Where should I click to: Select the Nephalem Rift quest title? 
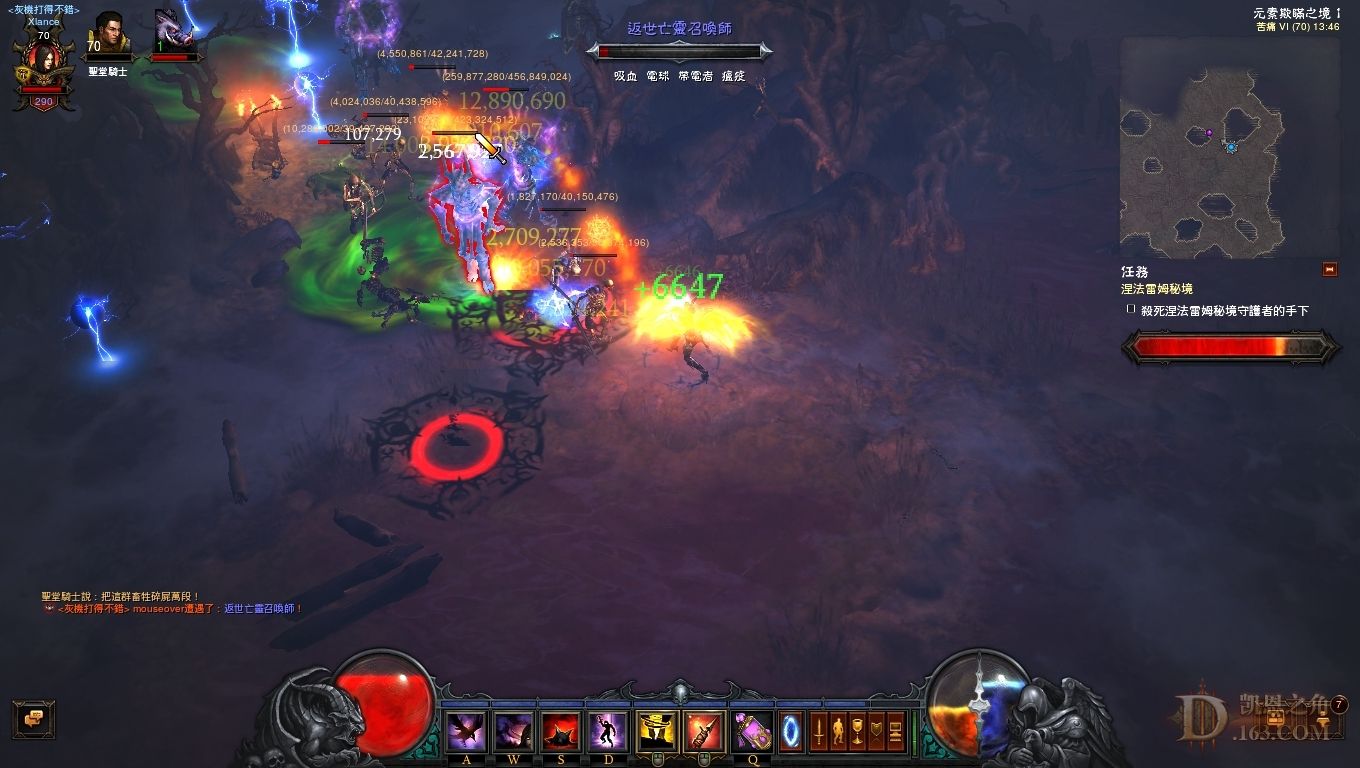click(x=1157, y=289)
